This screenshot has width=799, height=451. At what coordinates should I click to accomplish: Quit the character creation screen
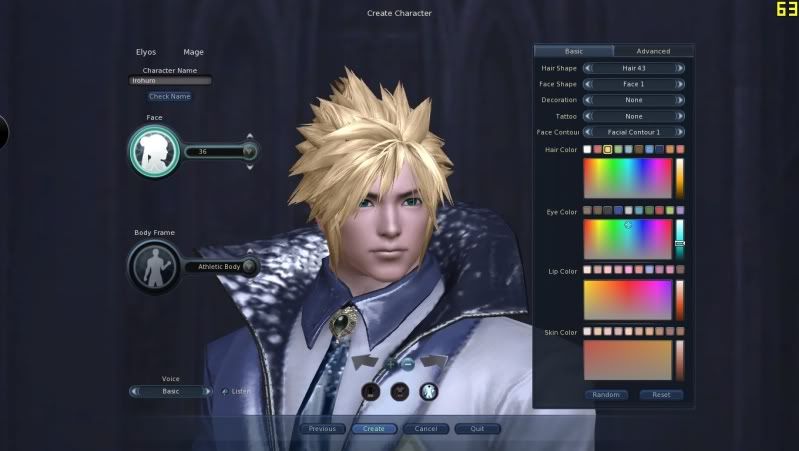coord(477,428)
